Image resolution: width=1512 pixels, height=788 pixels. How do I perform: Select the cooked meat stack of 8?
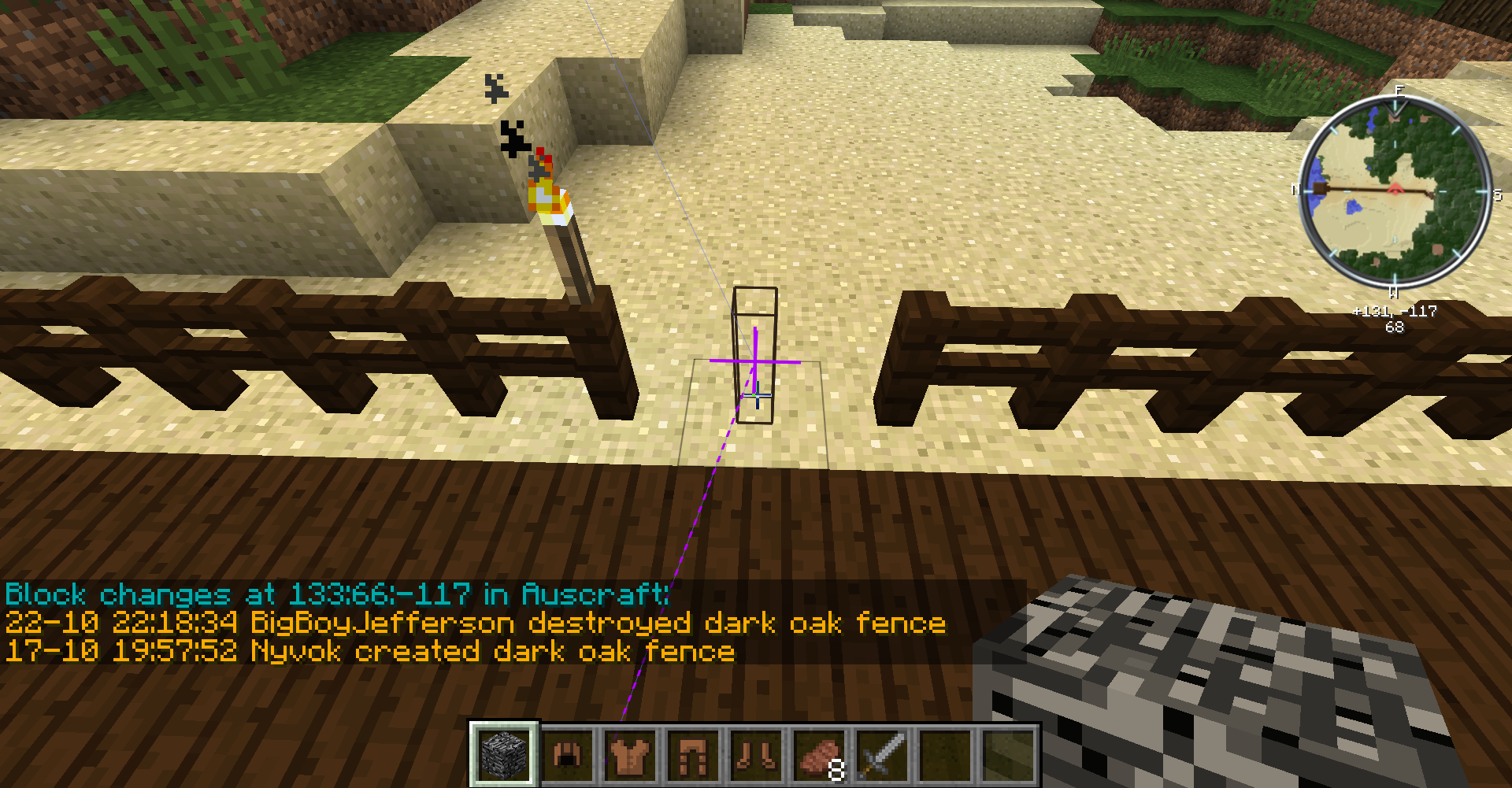pyautogui.click(x=819, y=755)
